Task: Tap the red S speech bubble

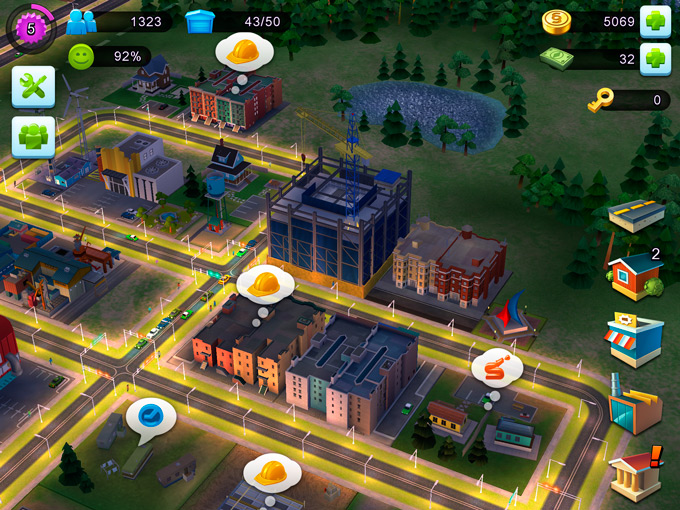Action: [497, 368]
